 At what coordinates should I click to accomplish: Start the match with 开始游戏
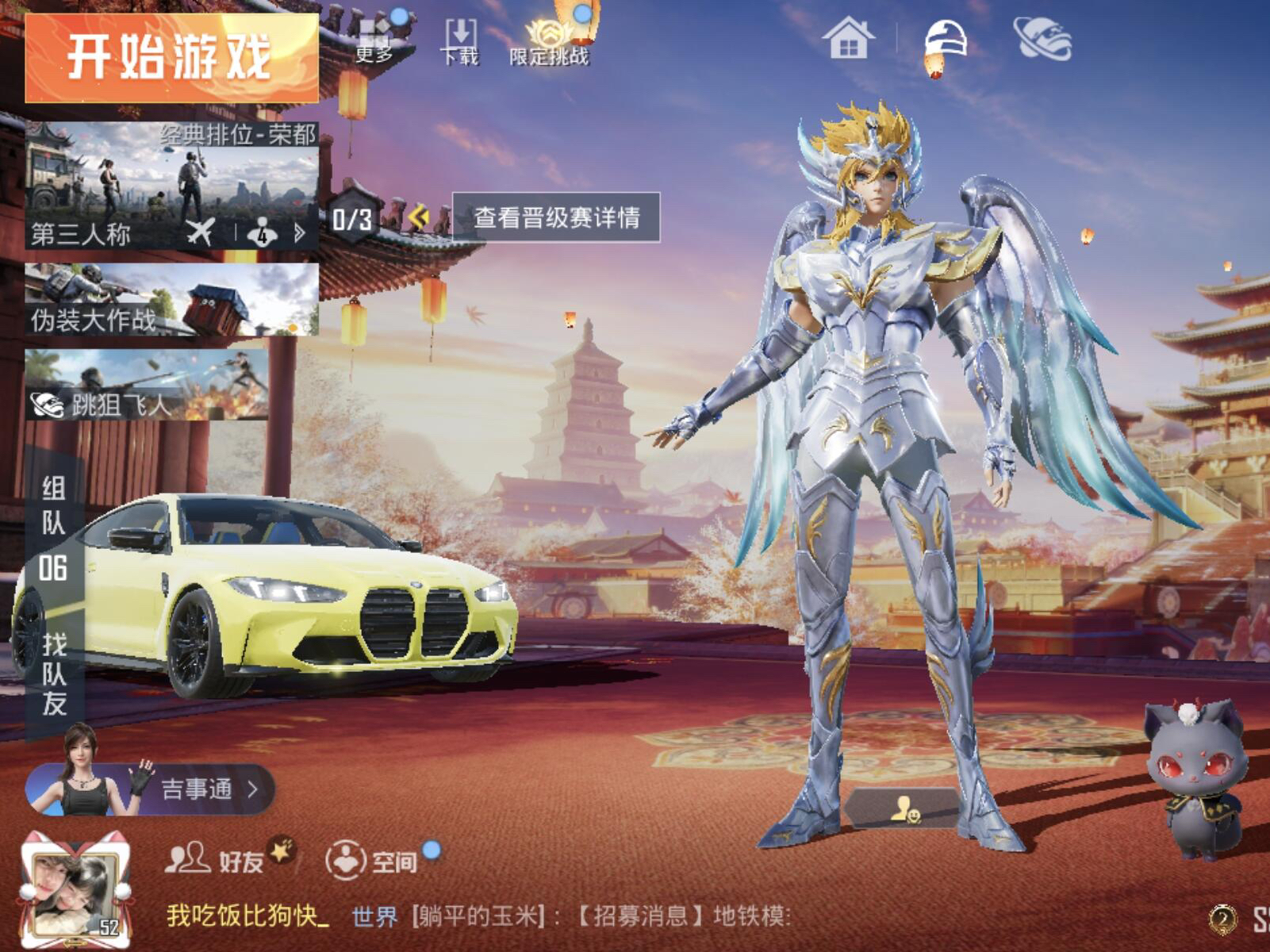coord(171,57)
